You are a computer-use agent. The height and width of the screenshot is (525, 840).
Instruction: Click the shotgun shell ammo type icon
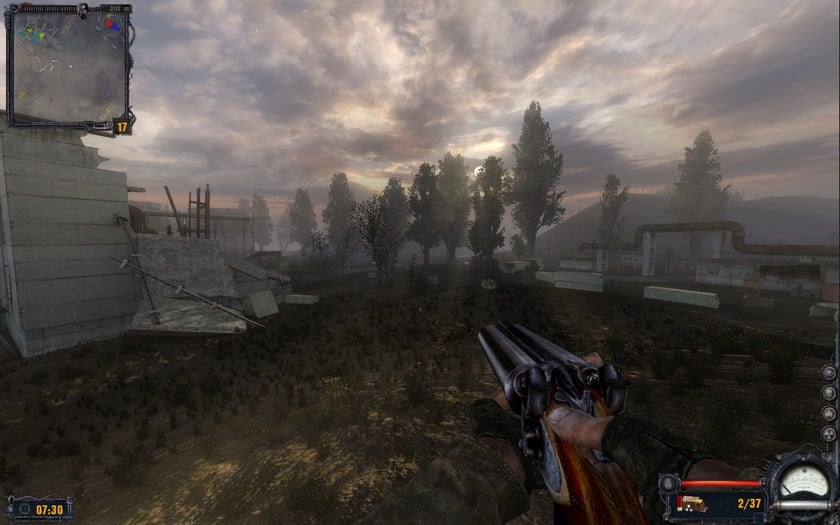tap(691, 503)
